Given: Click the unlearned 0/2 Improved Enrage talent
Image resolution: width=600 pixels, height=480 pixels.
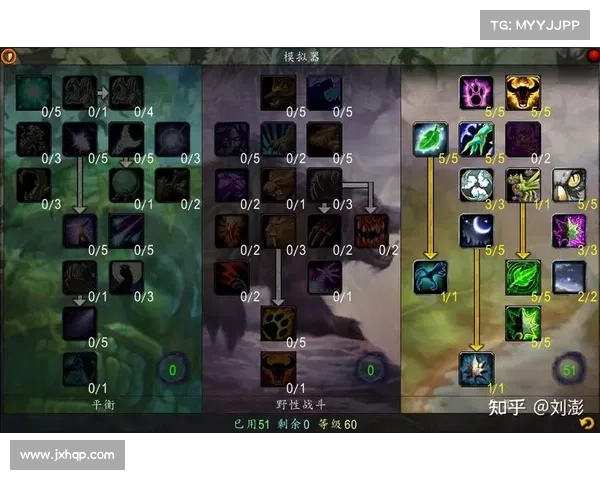Looking at the screenshot, I should click(x=522, y=138).
